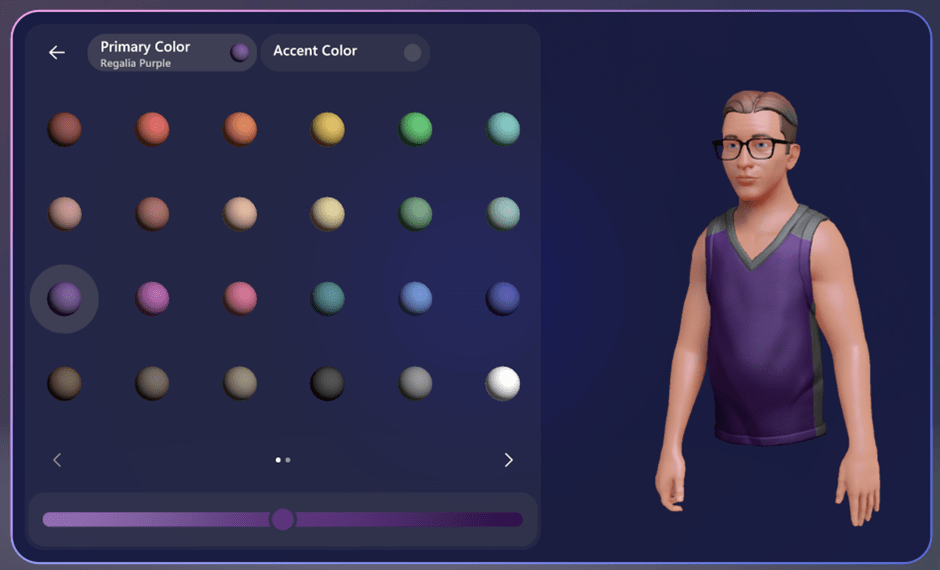
Task: Select the white color swatch
Action: pos(502,383)
